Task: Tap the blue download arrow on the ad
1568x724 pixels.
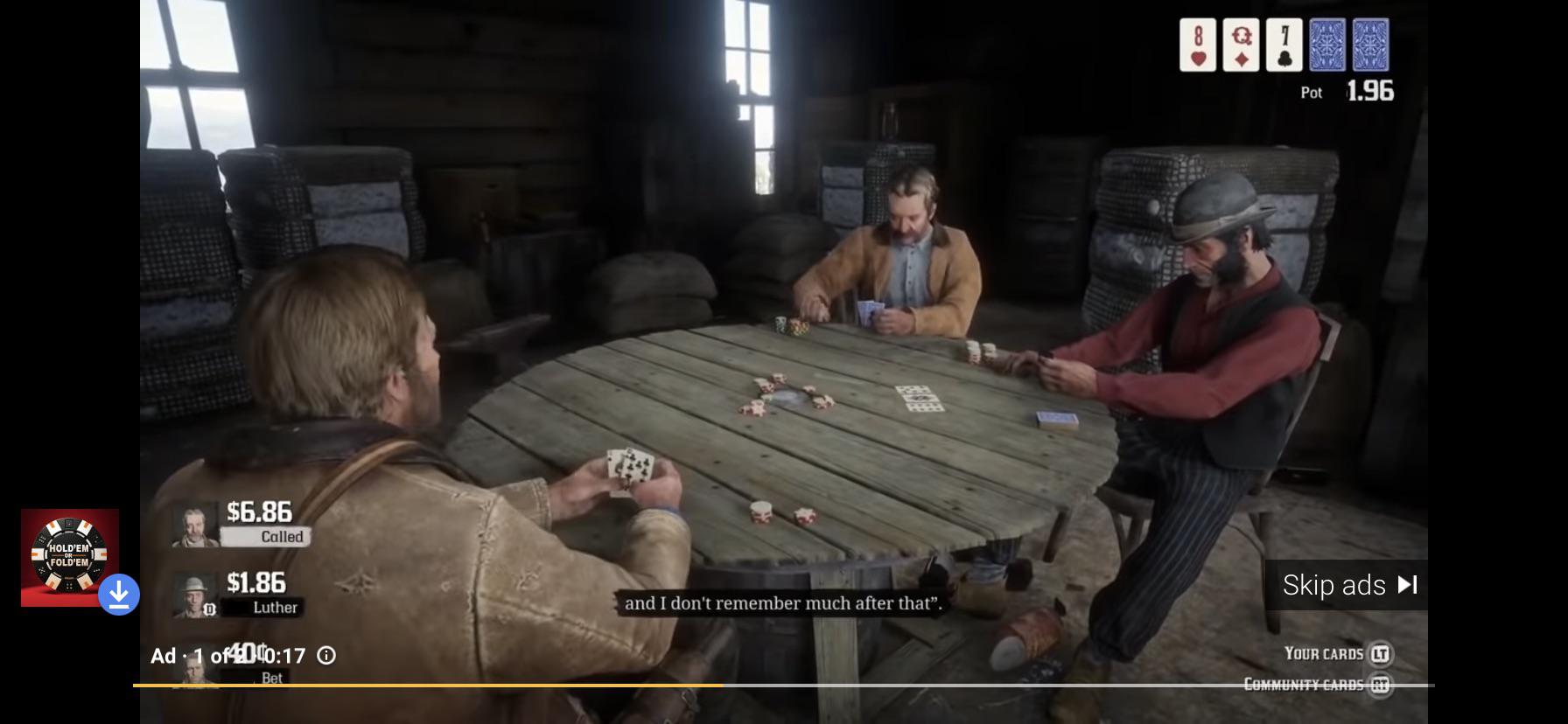Action: pyautogui.click(x=119, y=594)
